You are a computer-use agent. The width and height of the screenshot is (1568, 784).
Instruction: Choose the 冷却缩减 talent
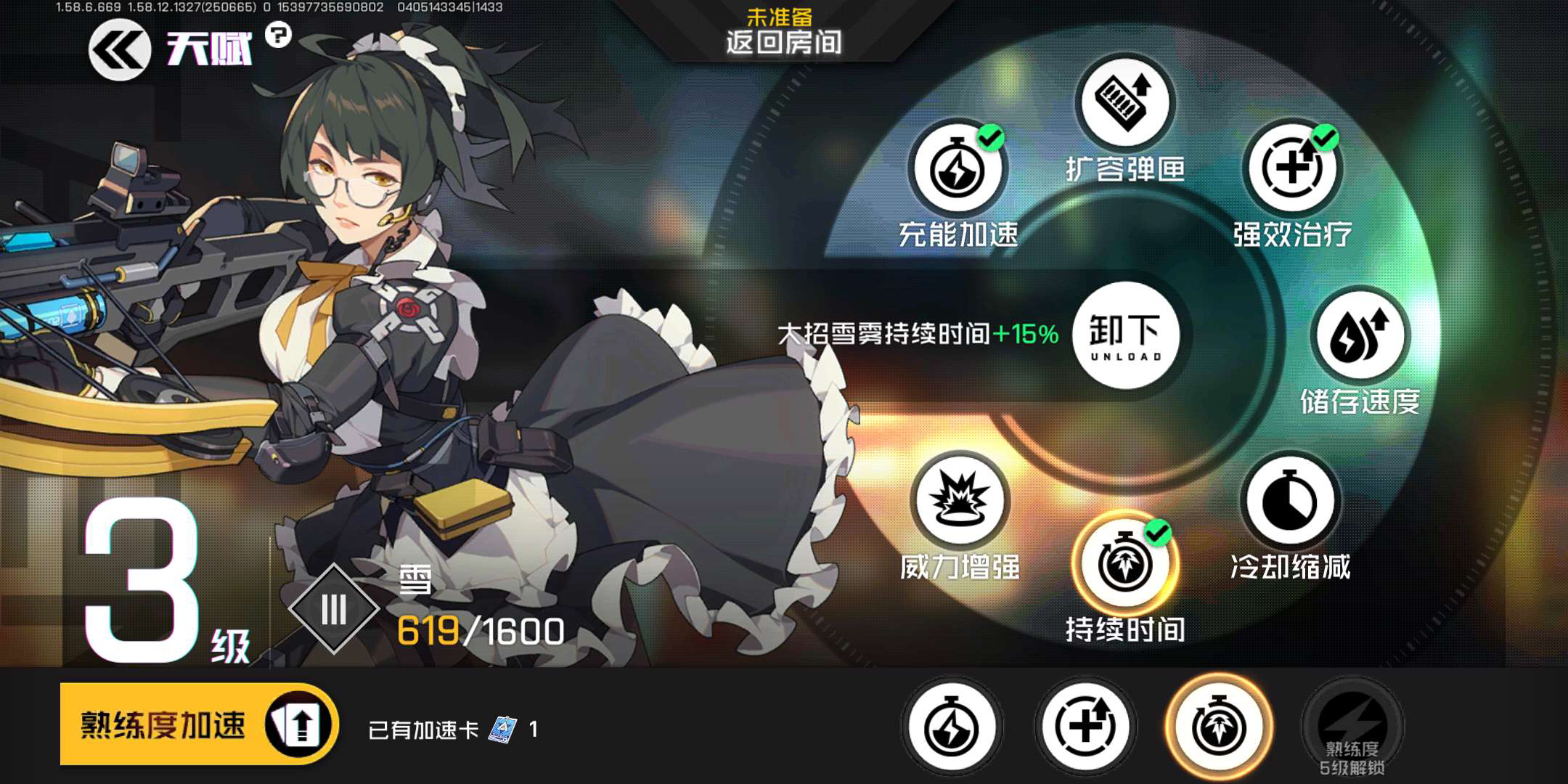[x=1290, y=502]
